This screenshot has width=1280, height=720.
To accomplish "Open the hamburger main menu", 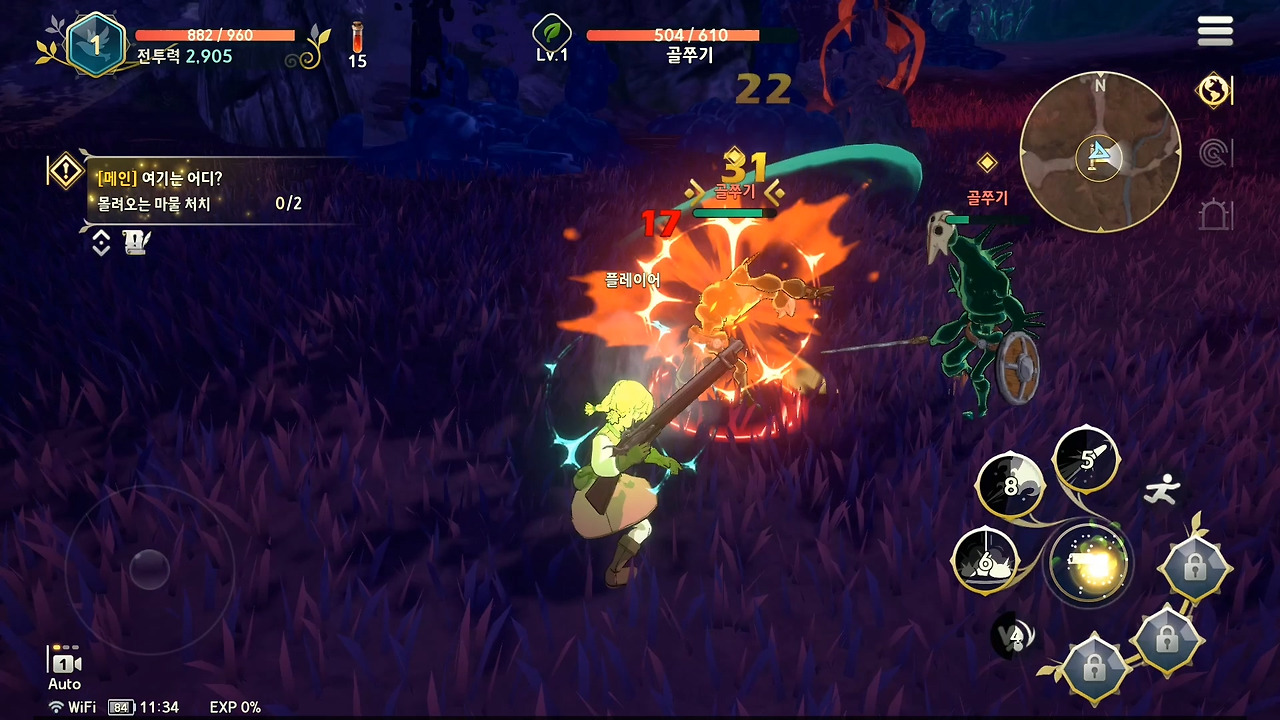I will (x=1215, y=31).
